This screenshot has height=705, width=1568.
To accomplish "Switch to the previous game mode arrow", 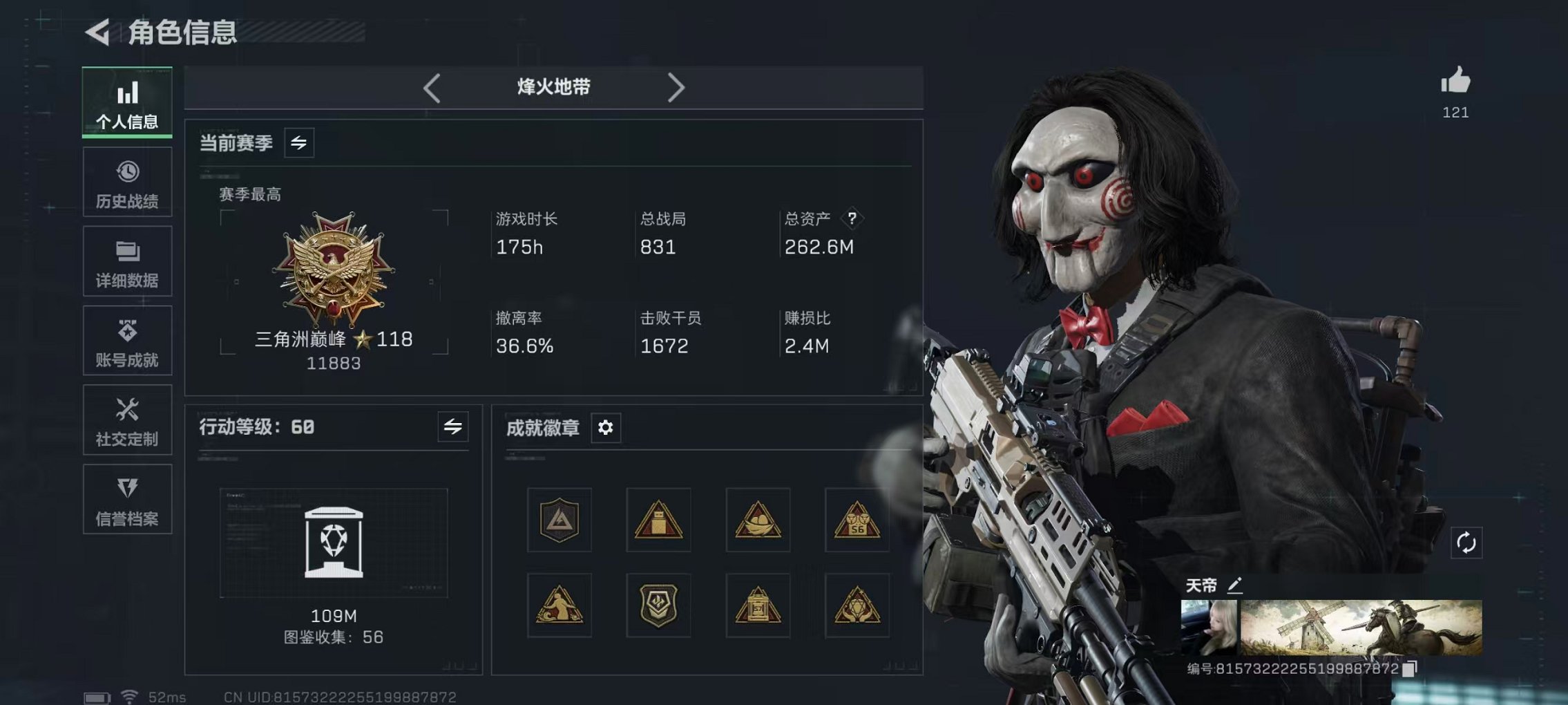I will click(x=432, y=87).
